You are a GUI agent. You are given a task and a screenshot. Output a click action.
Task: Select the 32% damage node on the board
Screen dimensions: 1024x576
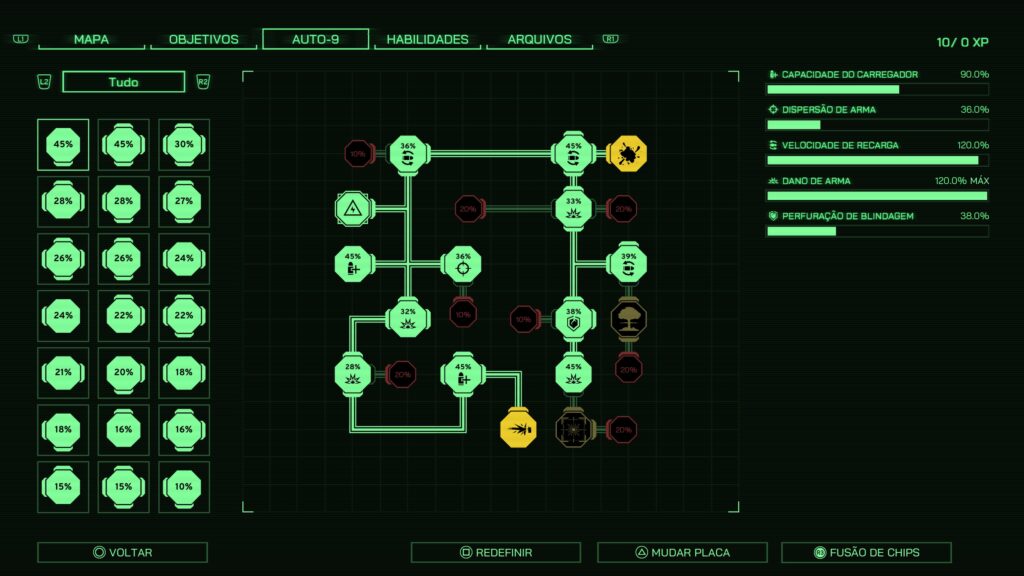pyautogui.click(x=408, y=318)
